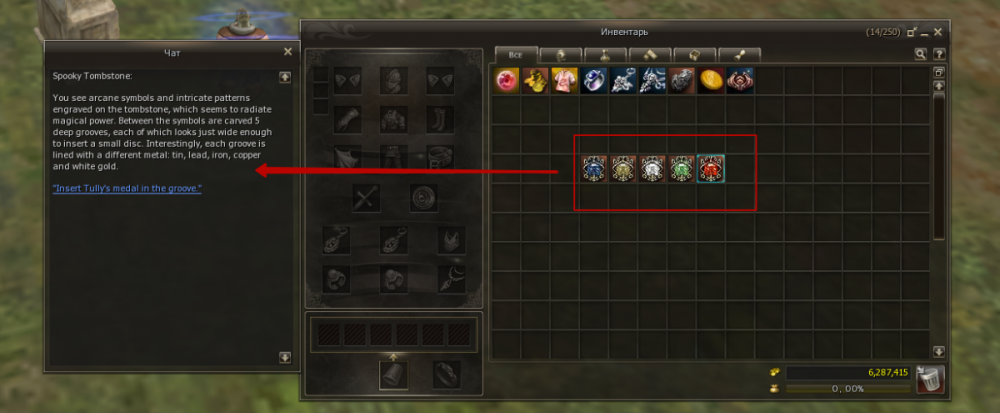1000x413 pixels.
Task: Click the inventory scroll-up arrow
Action: click(939, 87)
